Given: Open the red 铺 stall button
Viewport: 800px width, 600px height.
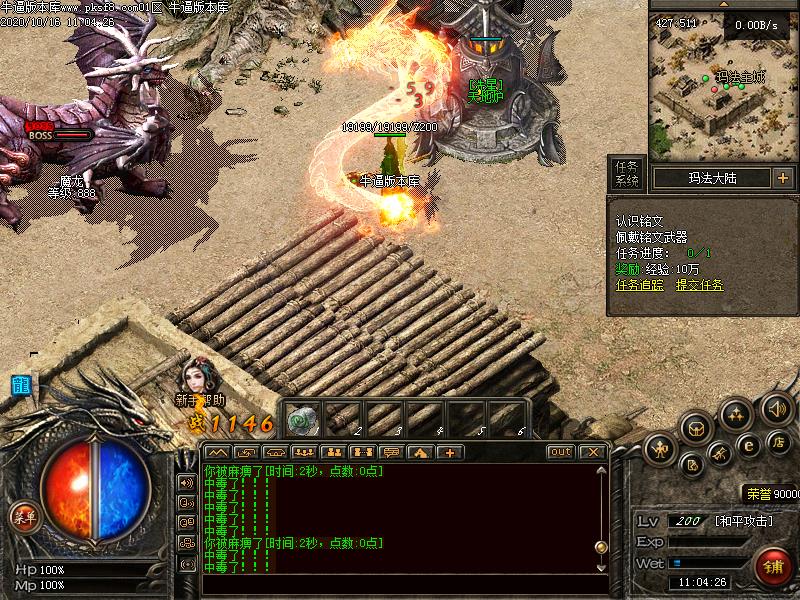Looking at the screenshot, I should tap(773, 567).
